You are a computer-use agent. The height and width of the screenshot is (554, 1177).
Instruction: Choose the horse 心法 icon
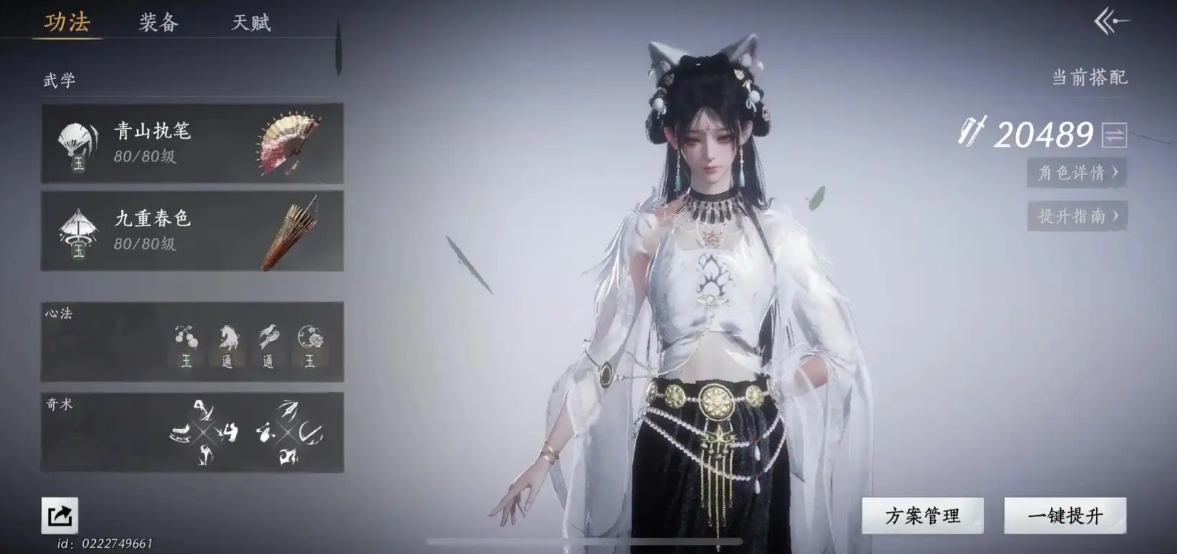pos(227,343)
